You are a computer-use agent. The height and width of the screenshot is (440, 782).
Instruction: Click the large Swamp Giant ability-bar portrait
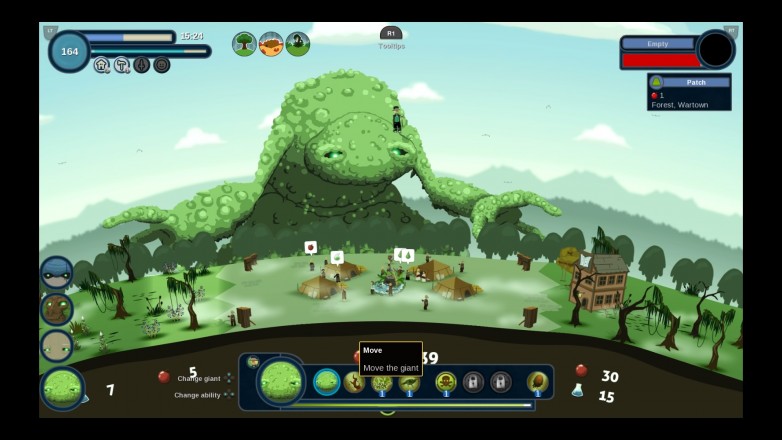[281, 381]
